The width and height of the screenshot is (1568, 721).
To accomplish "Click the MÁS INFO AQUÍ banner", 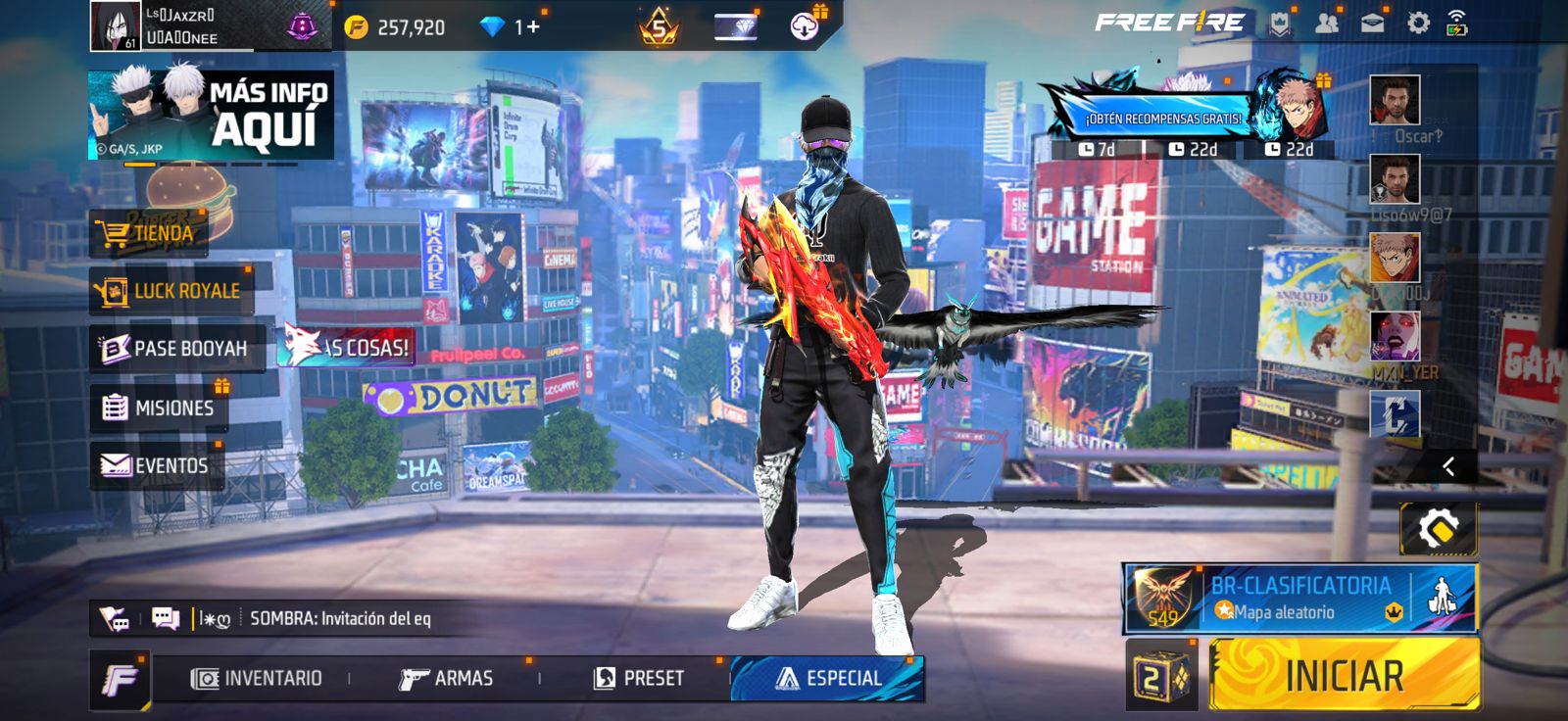I will [211, 115].
